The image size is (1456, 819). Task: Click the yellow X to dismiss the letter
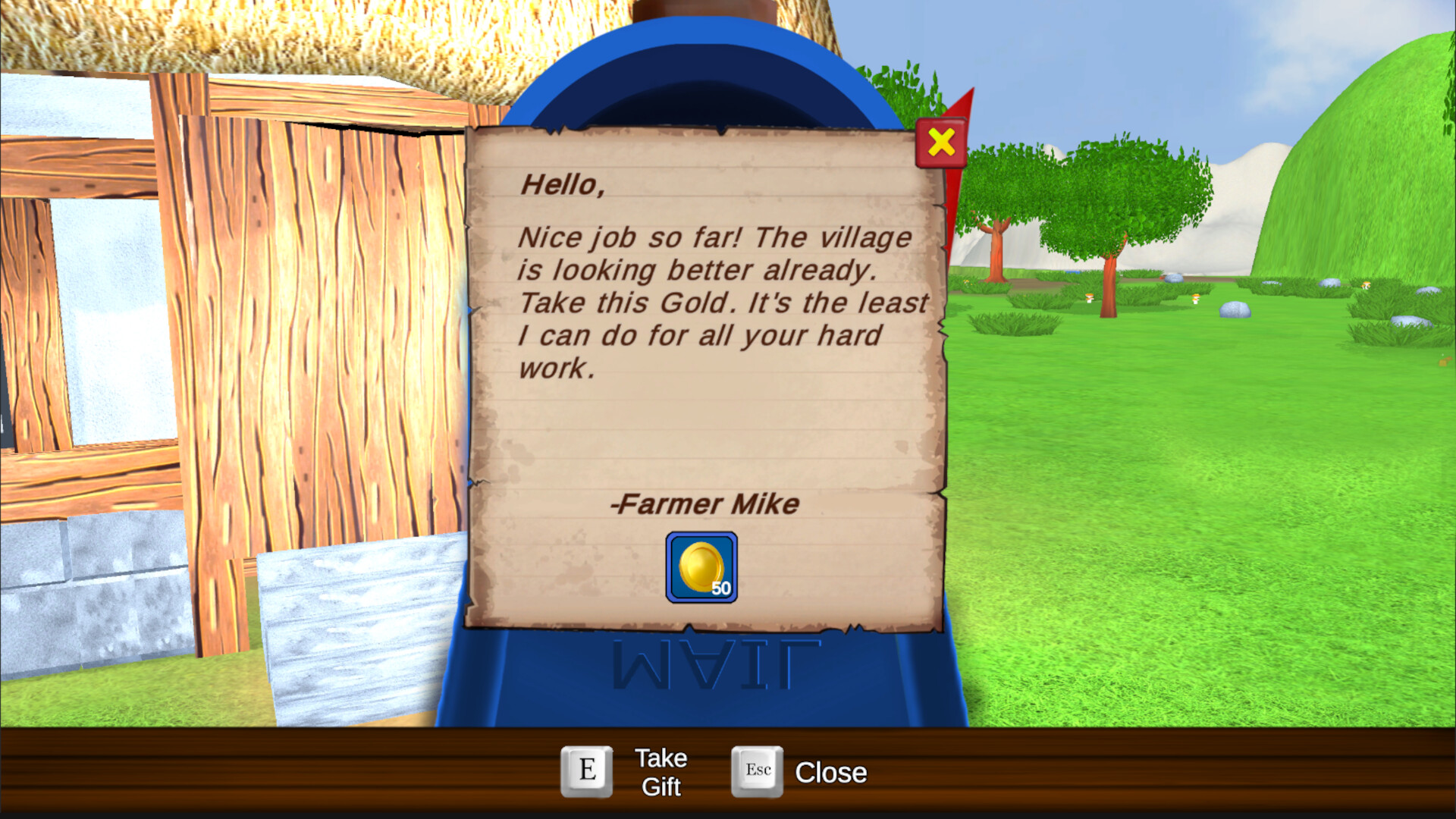click(940, 143)
